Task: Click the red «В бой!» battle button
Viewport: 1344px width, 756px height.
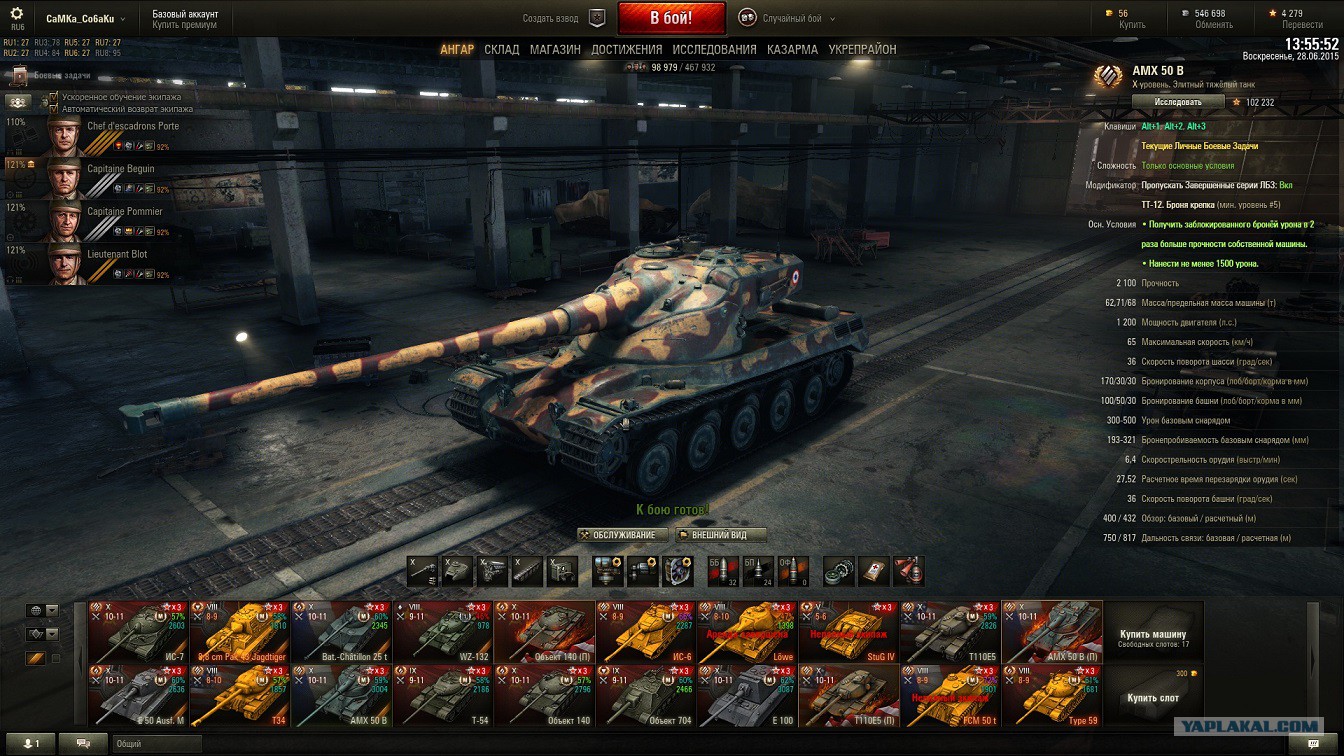Action: (x=671, y=18)
